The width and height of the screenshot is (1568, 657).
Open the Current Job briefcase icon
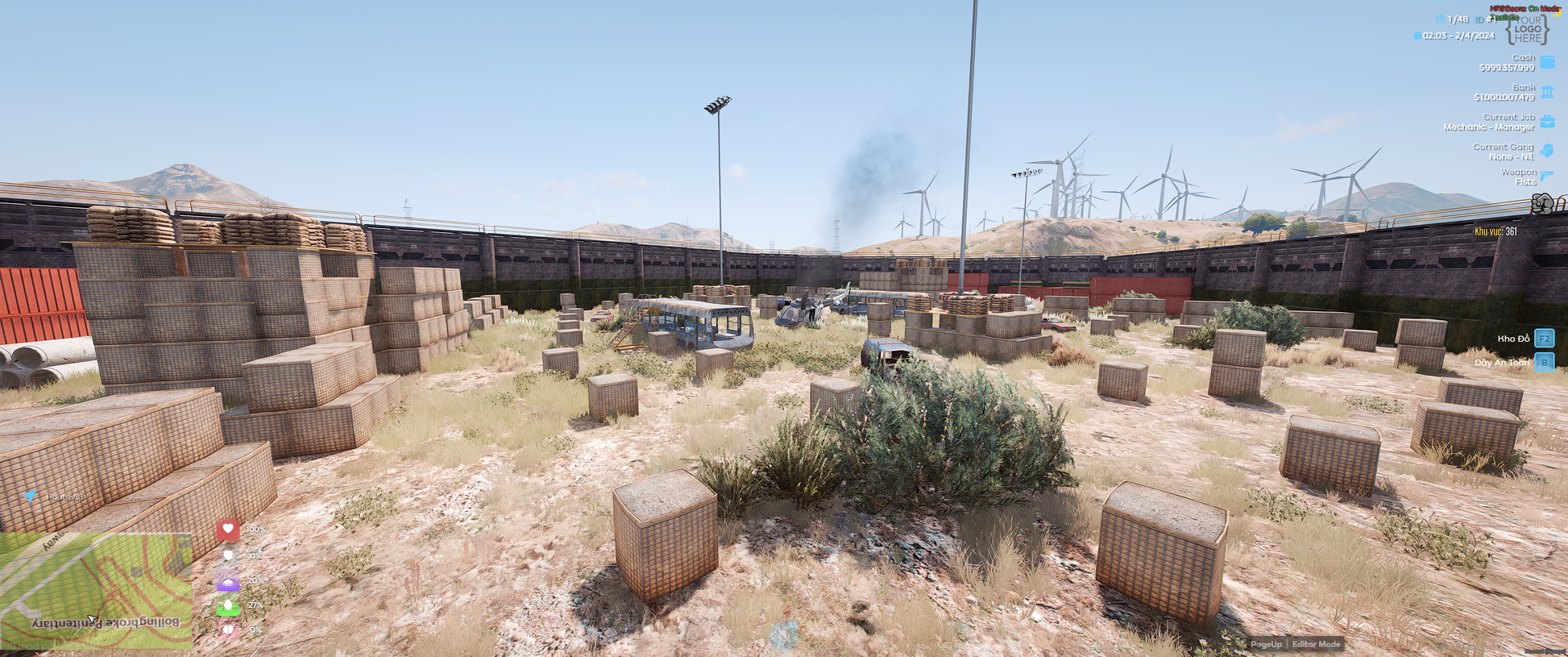pyautogui.click(x=1547, y=122)
